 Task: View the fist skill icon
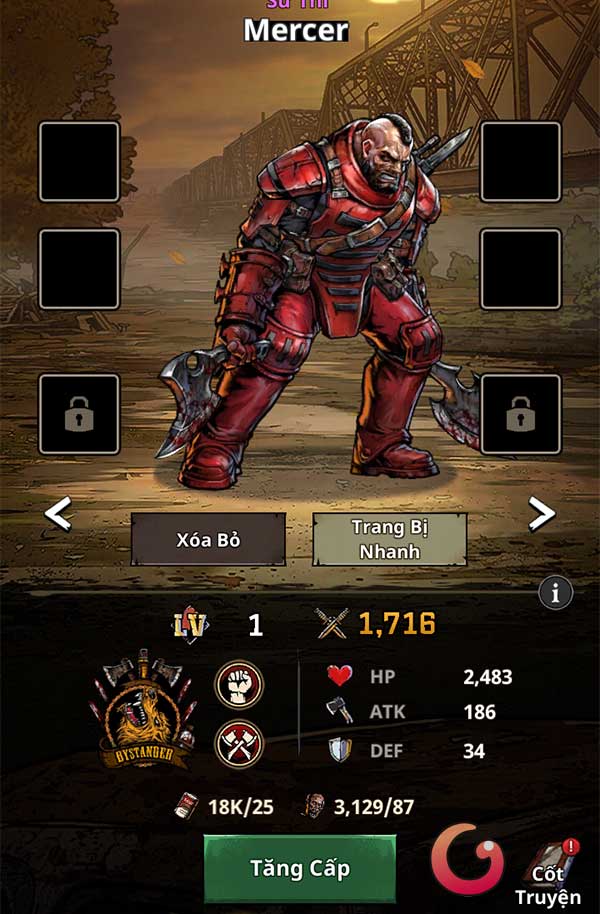pyautogui.click(x=240, y=685)
